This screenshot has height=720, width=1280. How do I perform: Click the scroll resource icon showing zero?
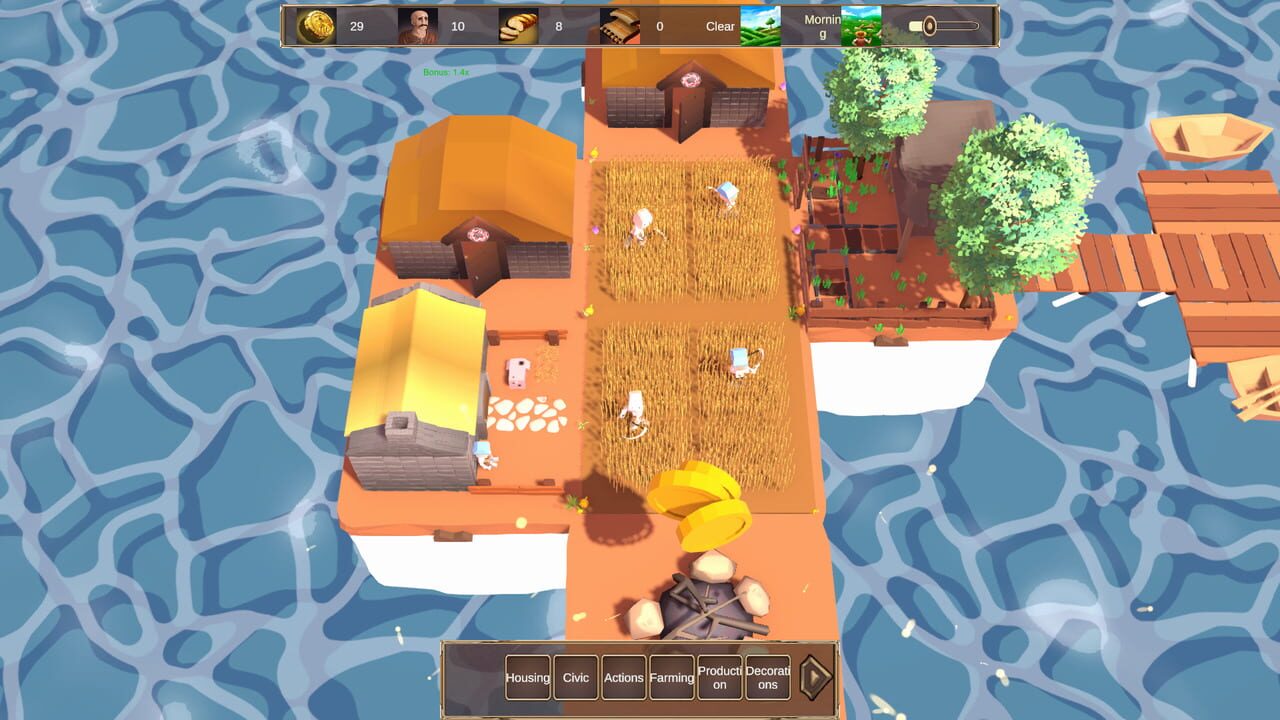coord(620,24)
